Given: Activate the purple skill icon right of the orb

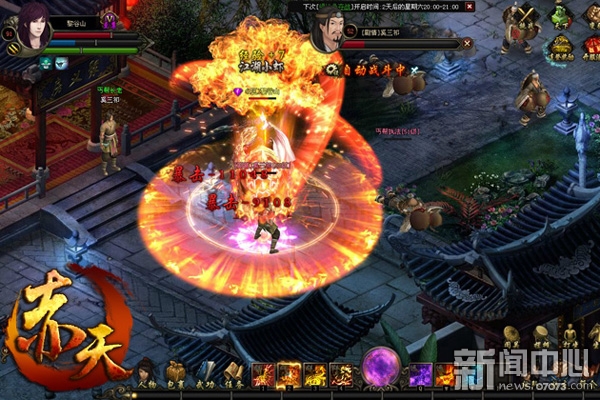Looking at the screenshot, I should click(x=420, y=375).
